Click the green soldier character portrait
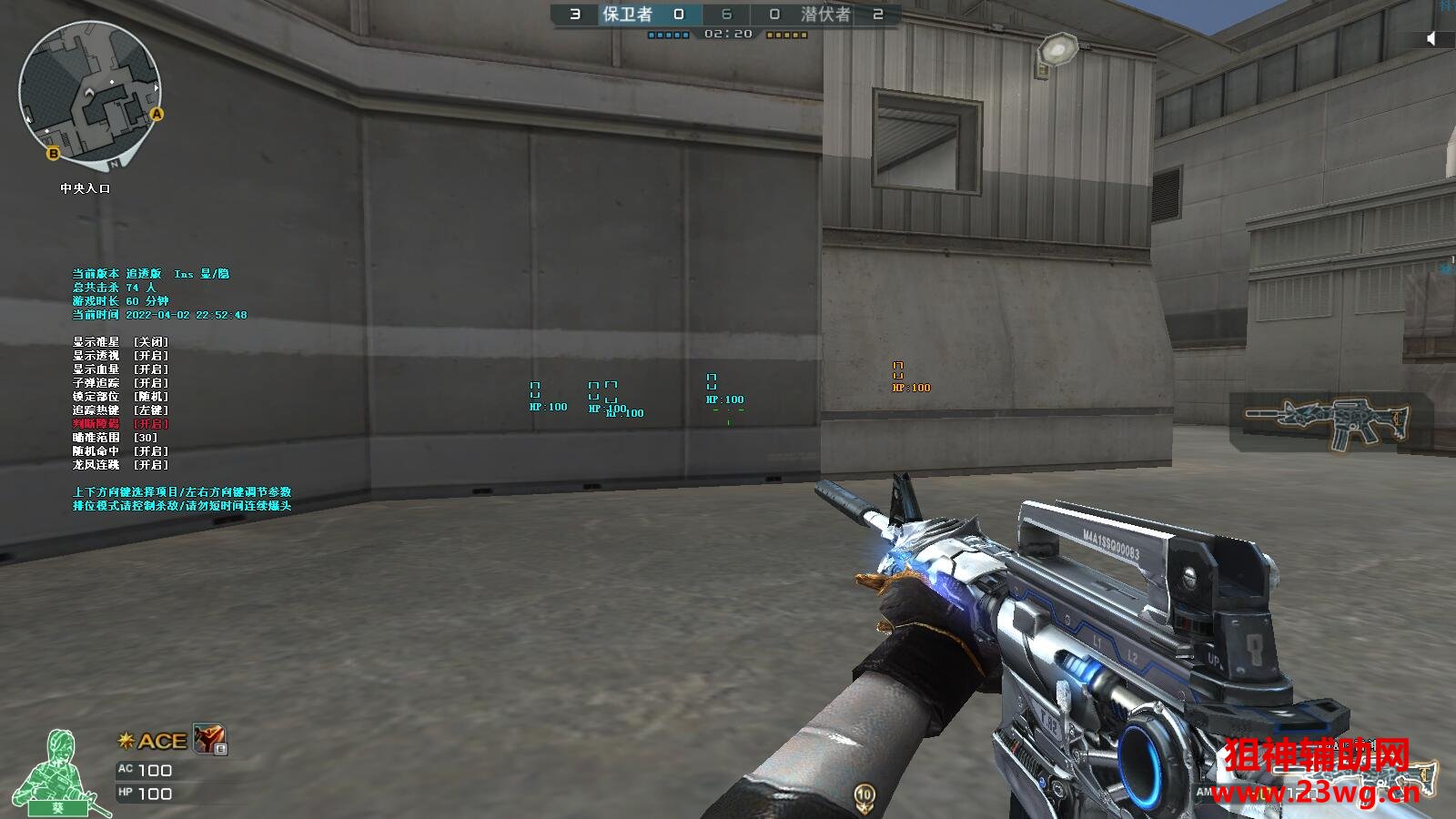1456x819 pixels. point(59,772)
